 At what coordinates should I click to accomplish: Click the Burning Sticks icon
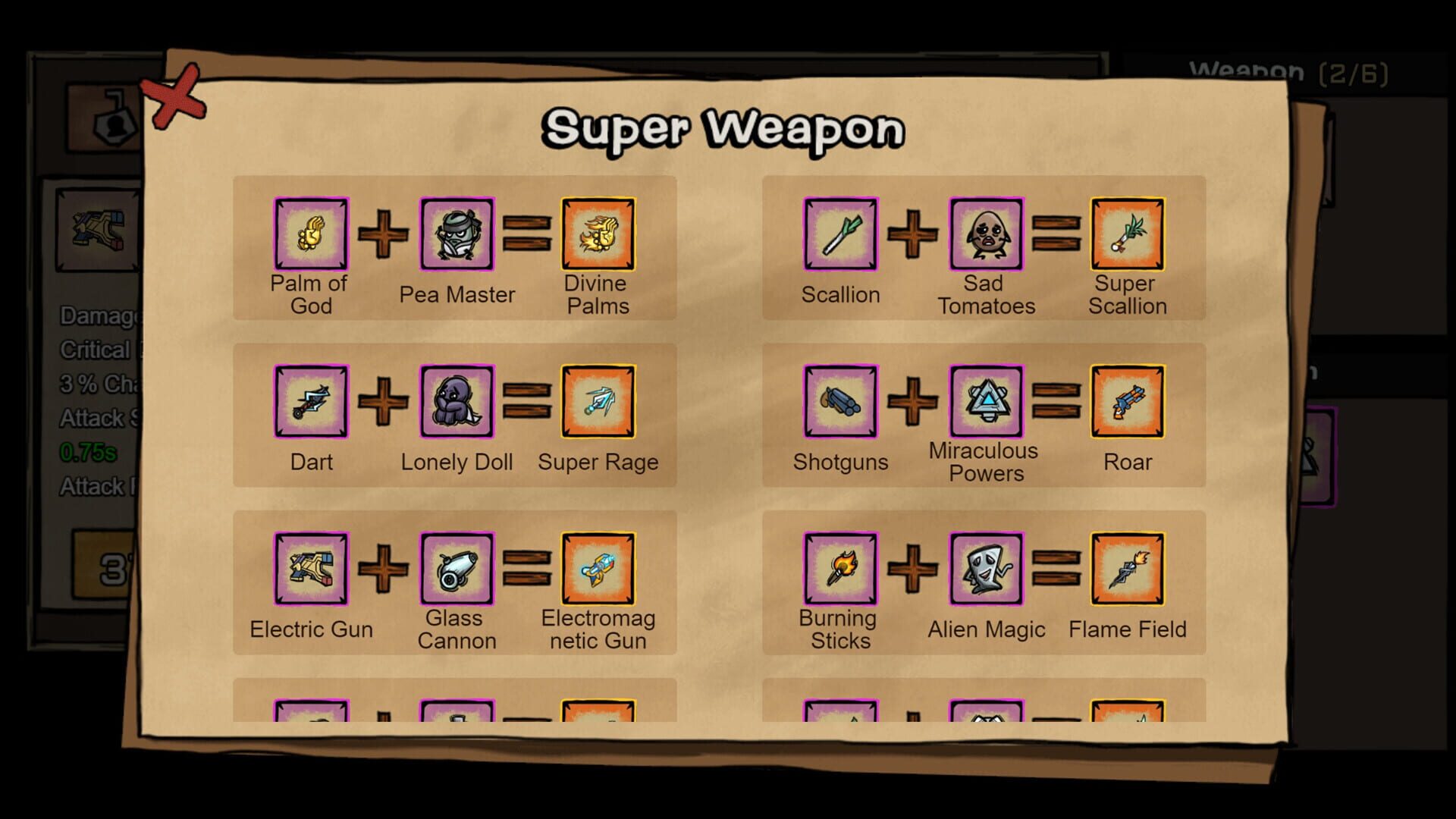(x=840, y=570)
